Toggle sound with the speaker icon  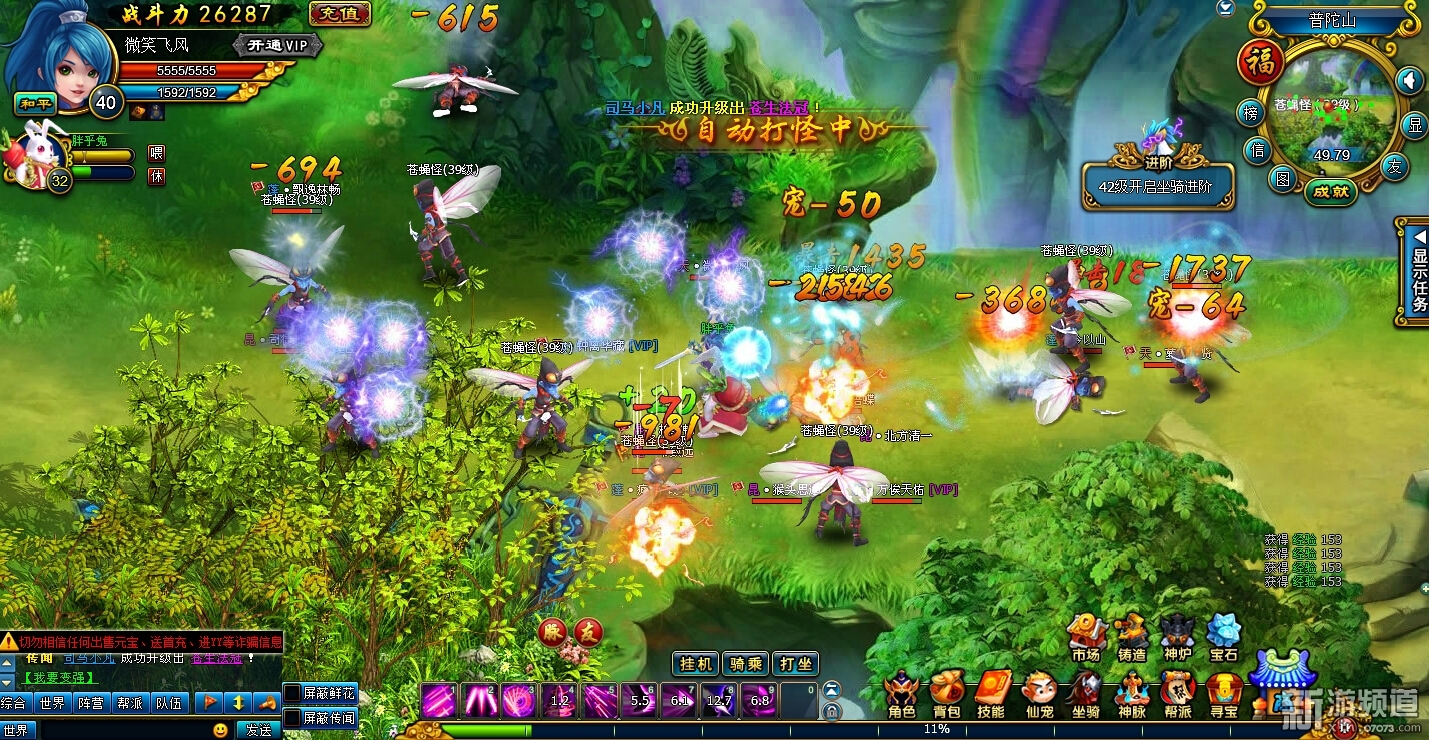[x=1409, y=80]
